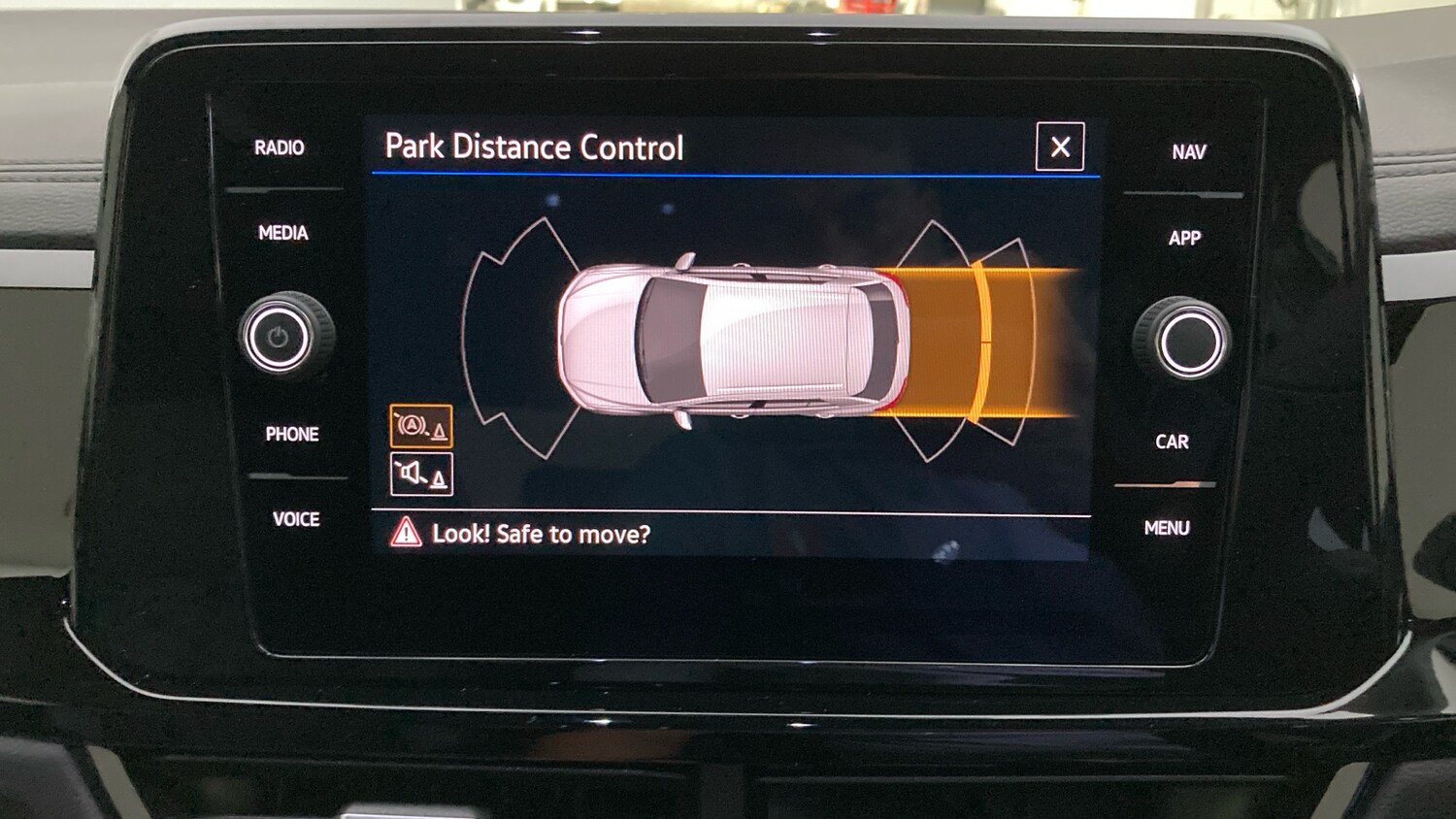Activate VOICE control

pyautogui.click(x=296, y=519)
